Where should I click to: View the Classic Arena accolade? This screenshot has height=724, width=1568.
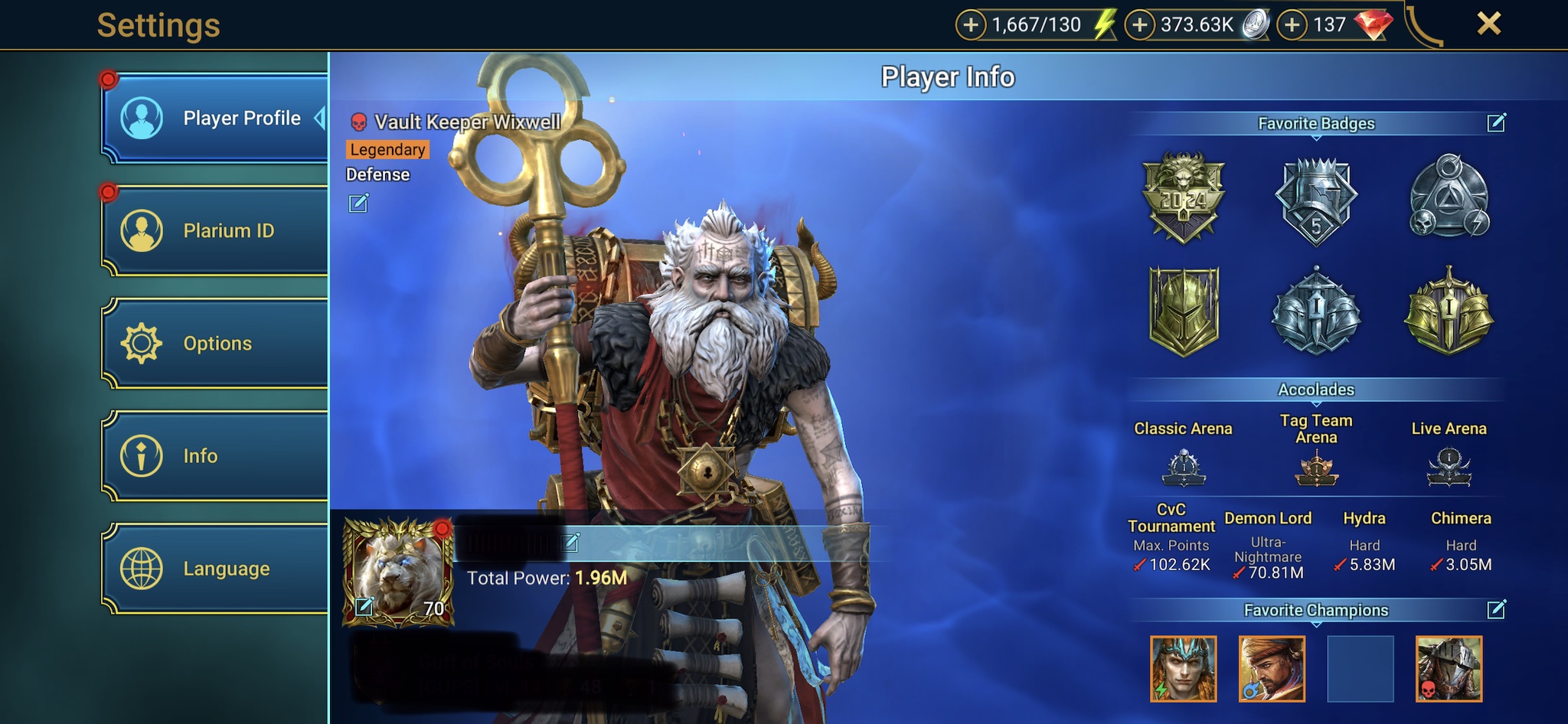pos(1184,468)
